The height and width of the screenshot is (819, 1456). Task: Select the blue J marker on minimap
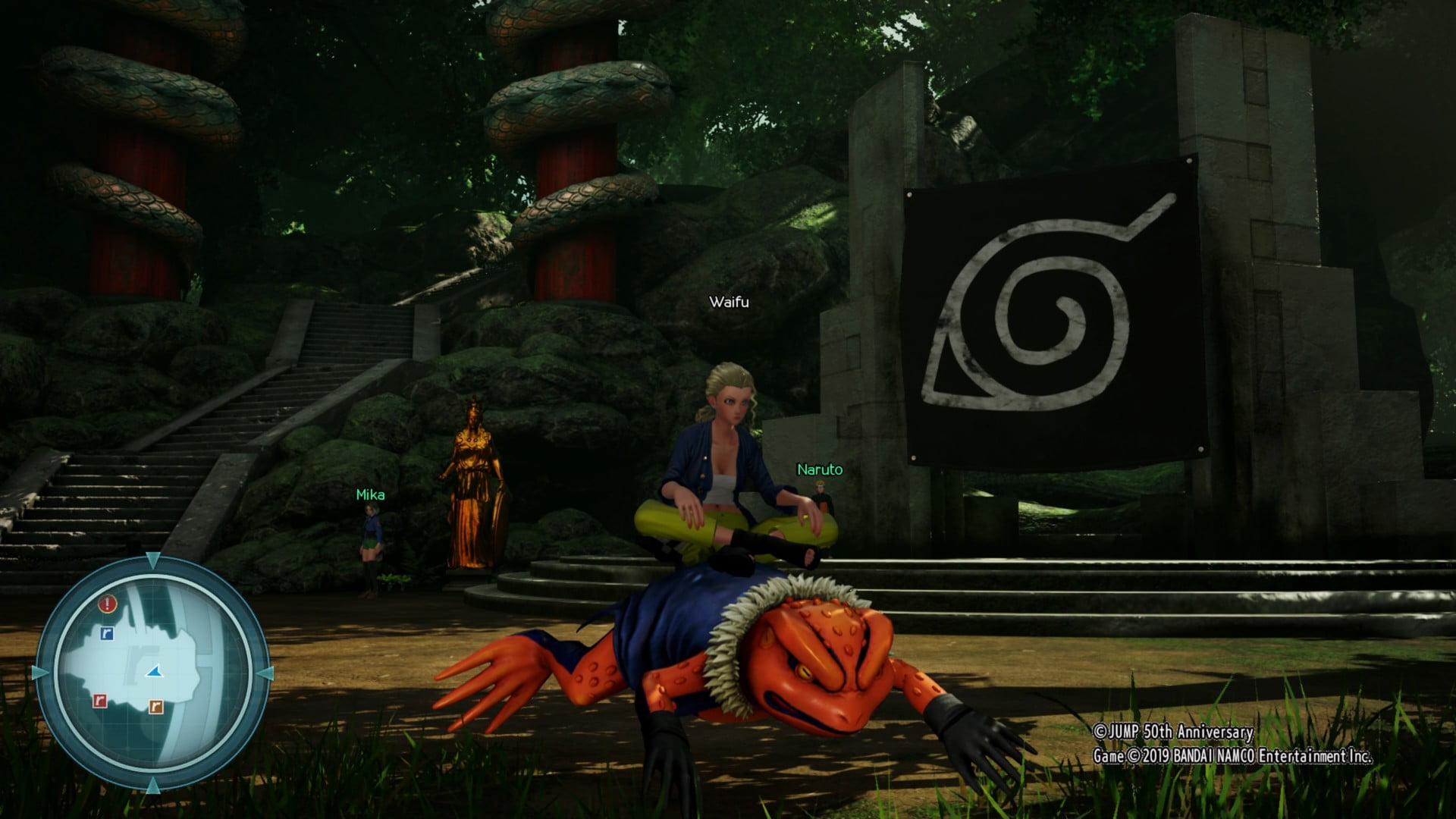pos(107,633)
